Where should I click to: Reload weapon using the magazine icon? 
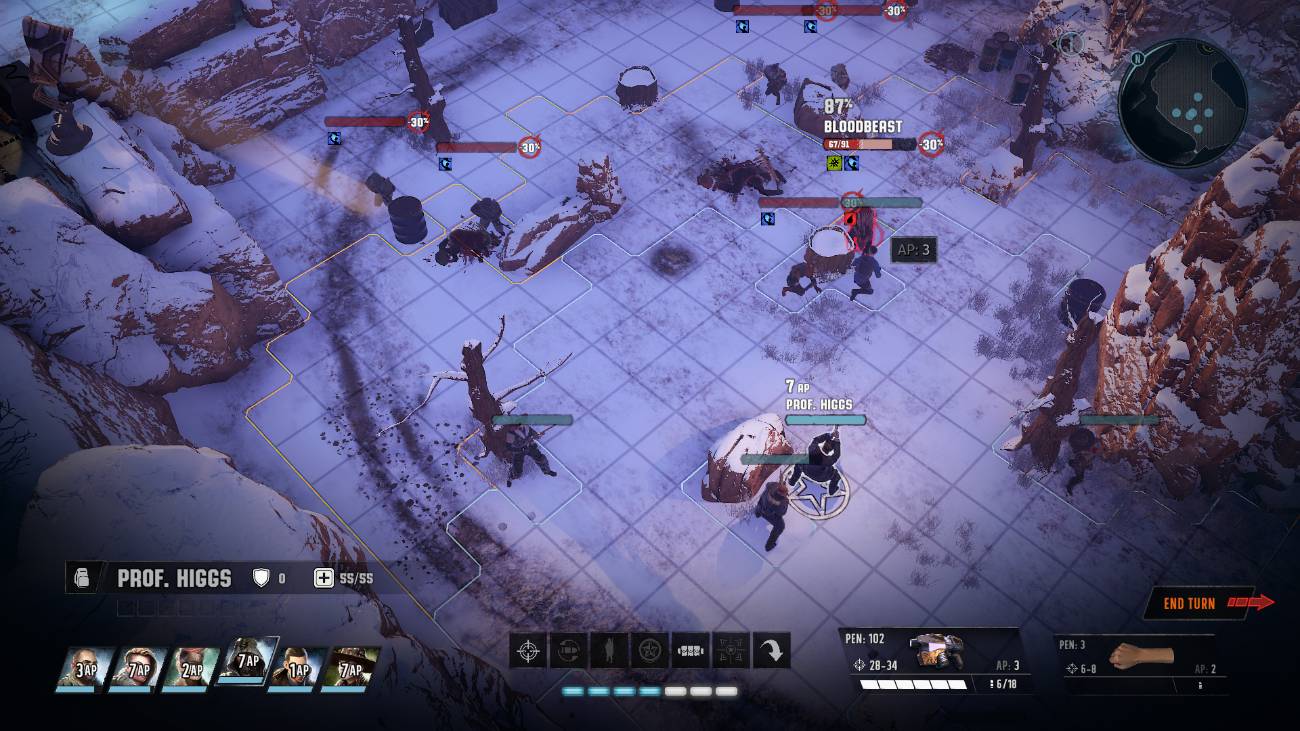point(691,652)
